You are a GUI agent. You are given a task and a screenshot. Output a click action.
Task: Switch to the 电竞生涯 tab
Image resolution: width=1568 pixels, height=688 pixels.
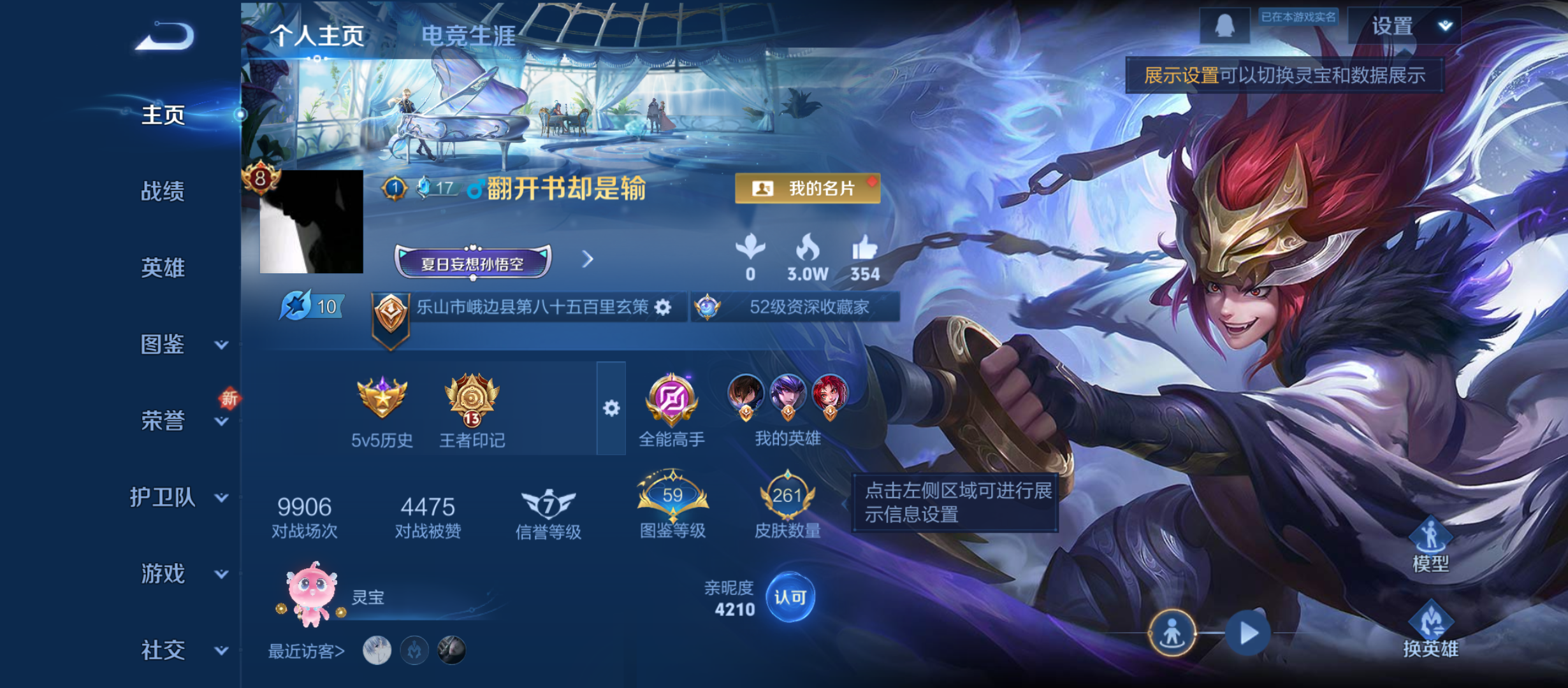[468, 35]
